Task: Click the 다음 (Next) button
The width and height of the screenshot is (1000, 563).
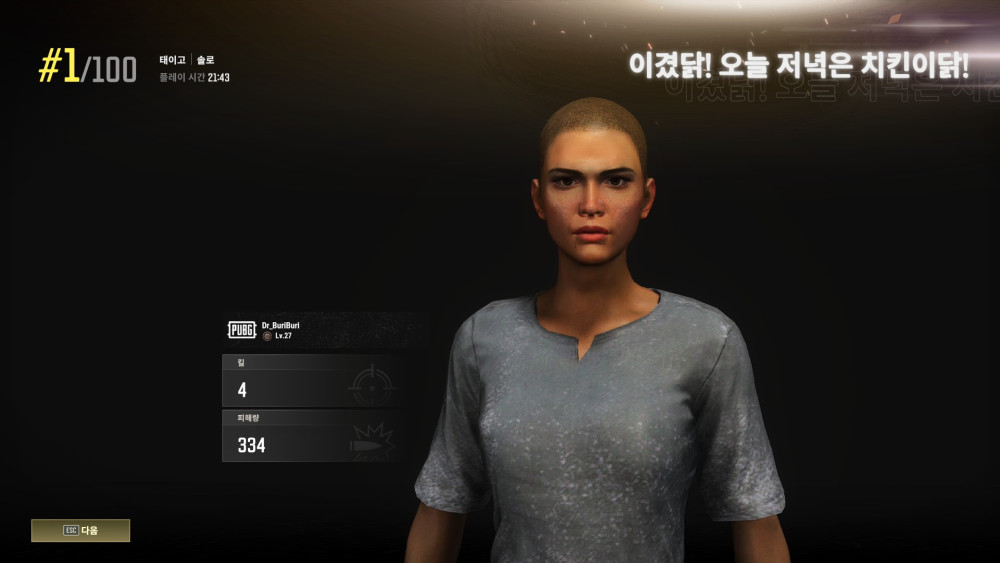Action: coord(81,530)
